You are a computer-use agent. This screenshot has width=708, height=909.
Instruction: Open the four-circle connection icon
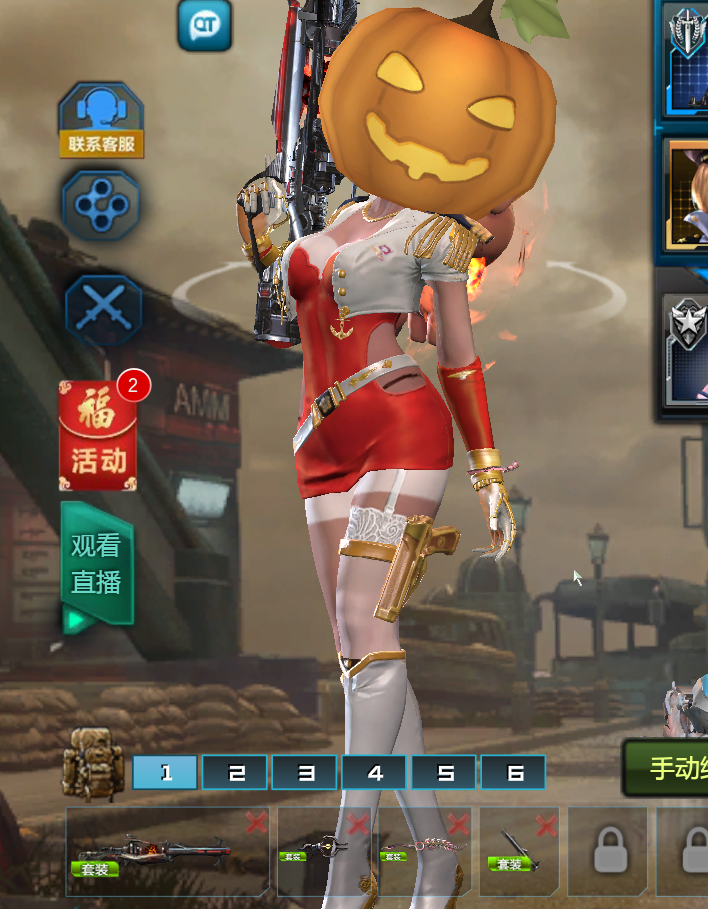pos(101,205)
